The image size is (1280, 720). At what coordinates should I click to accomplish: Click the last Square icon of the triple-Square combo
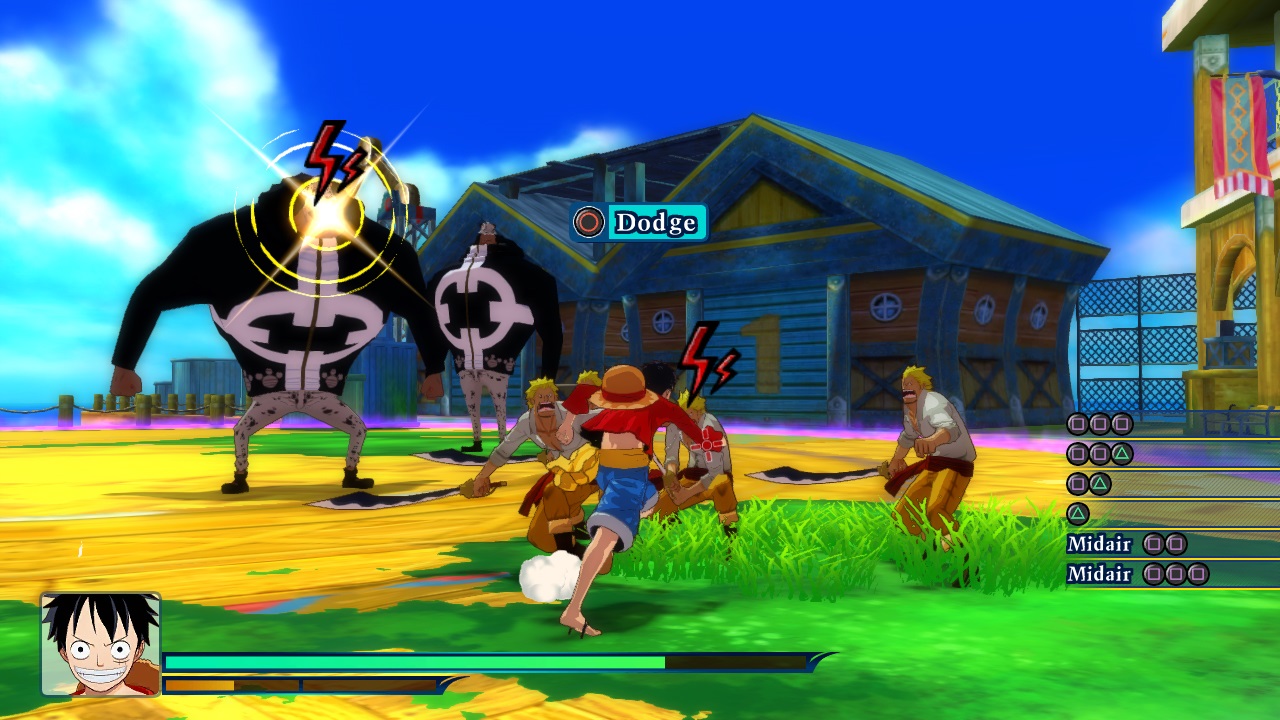pyautogui.click(x=1121, y=424)
